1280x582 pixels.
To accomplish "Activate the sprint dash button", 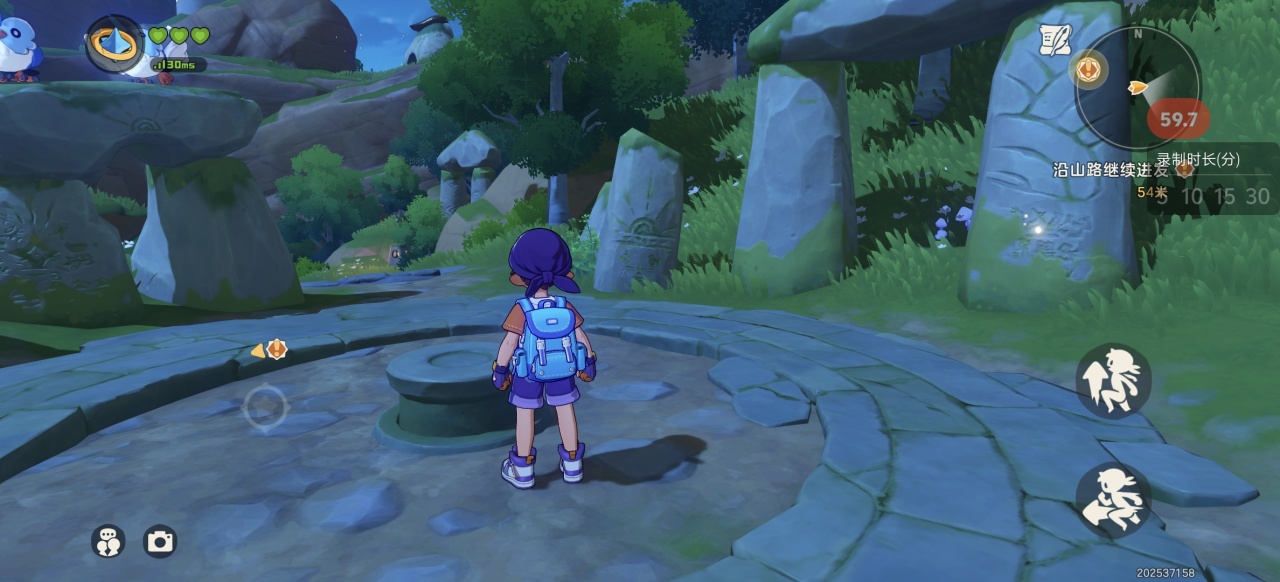I will (x=1113, y=499).
